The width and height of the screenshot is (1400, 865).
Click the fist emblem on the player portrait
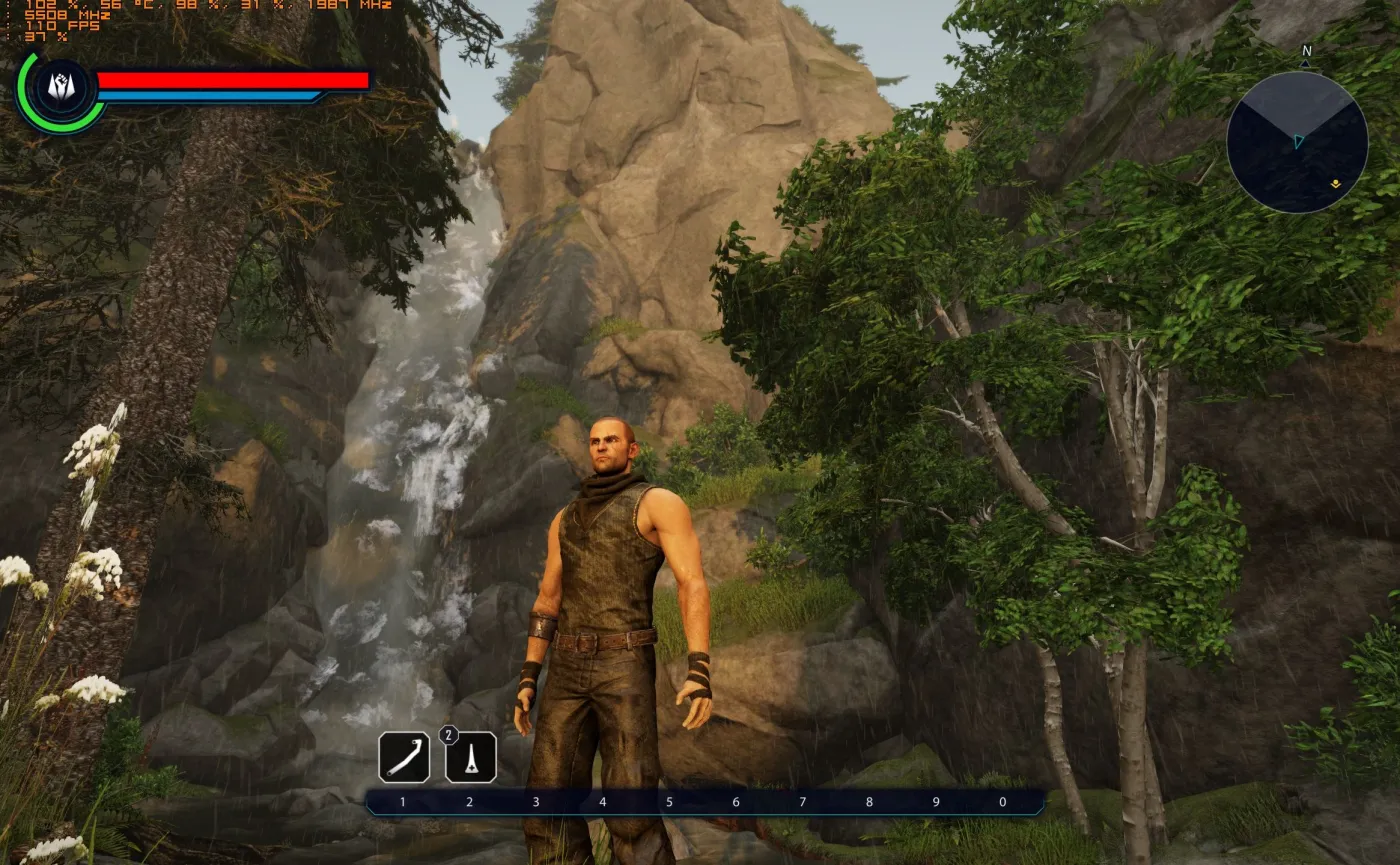60,87
